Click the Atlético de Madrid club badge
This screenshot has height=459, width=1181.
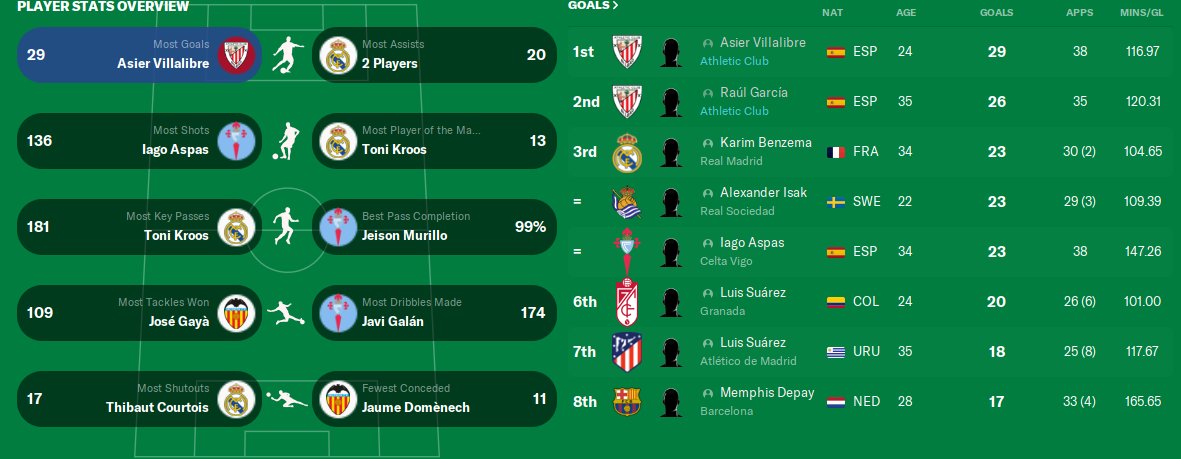pyautogui.click(x=627, y=352)
